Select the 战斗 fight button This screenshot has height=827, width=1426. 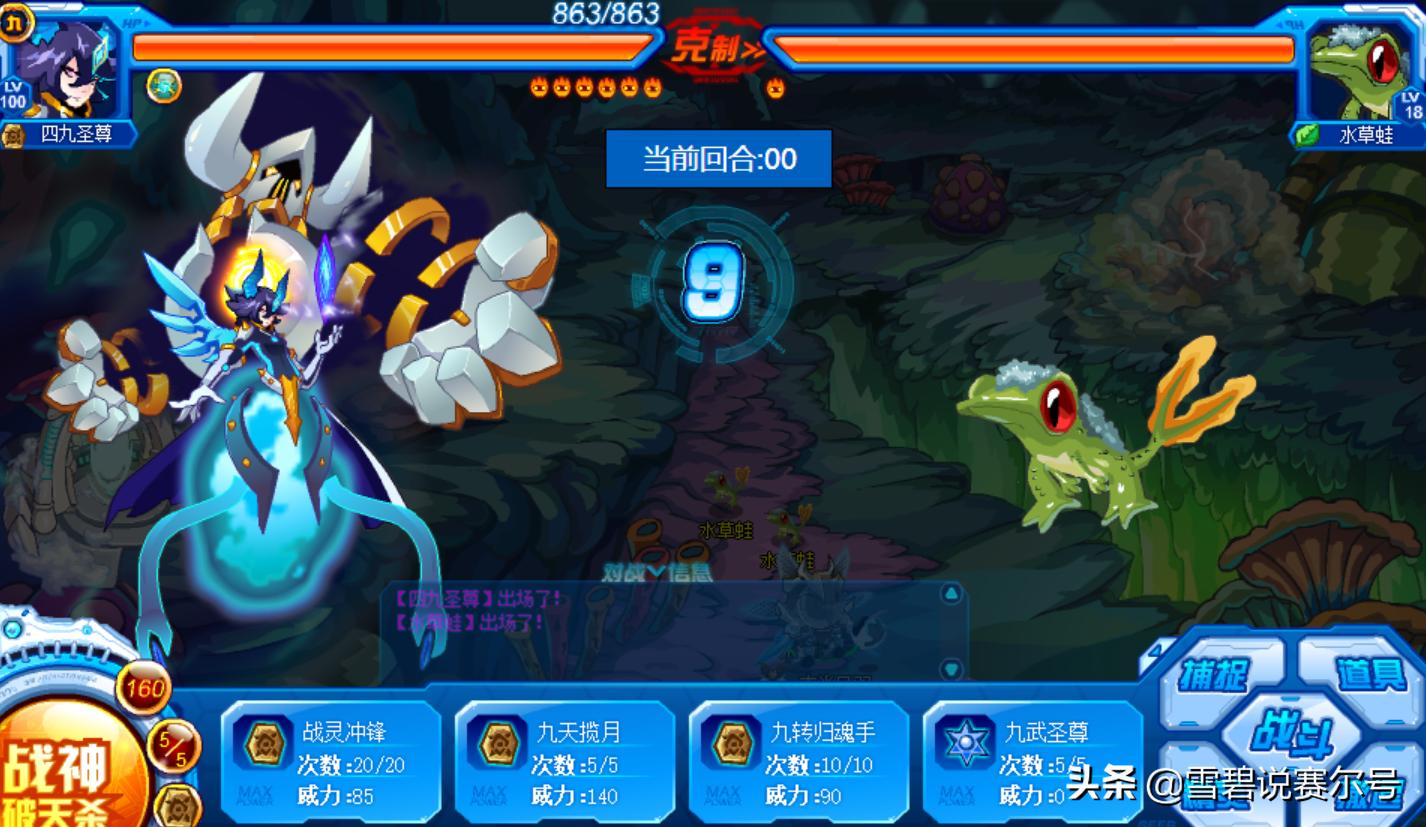pyautogui.click(x=1292, y=736)
